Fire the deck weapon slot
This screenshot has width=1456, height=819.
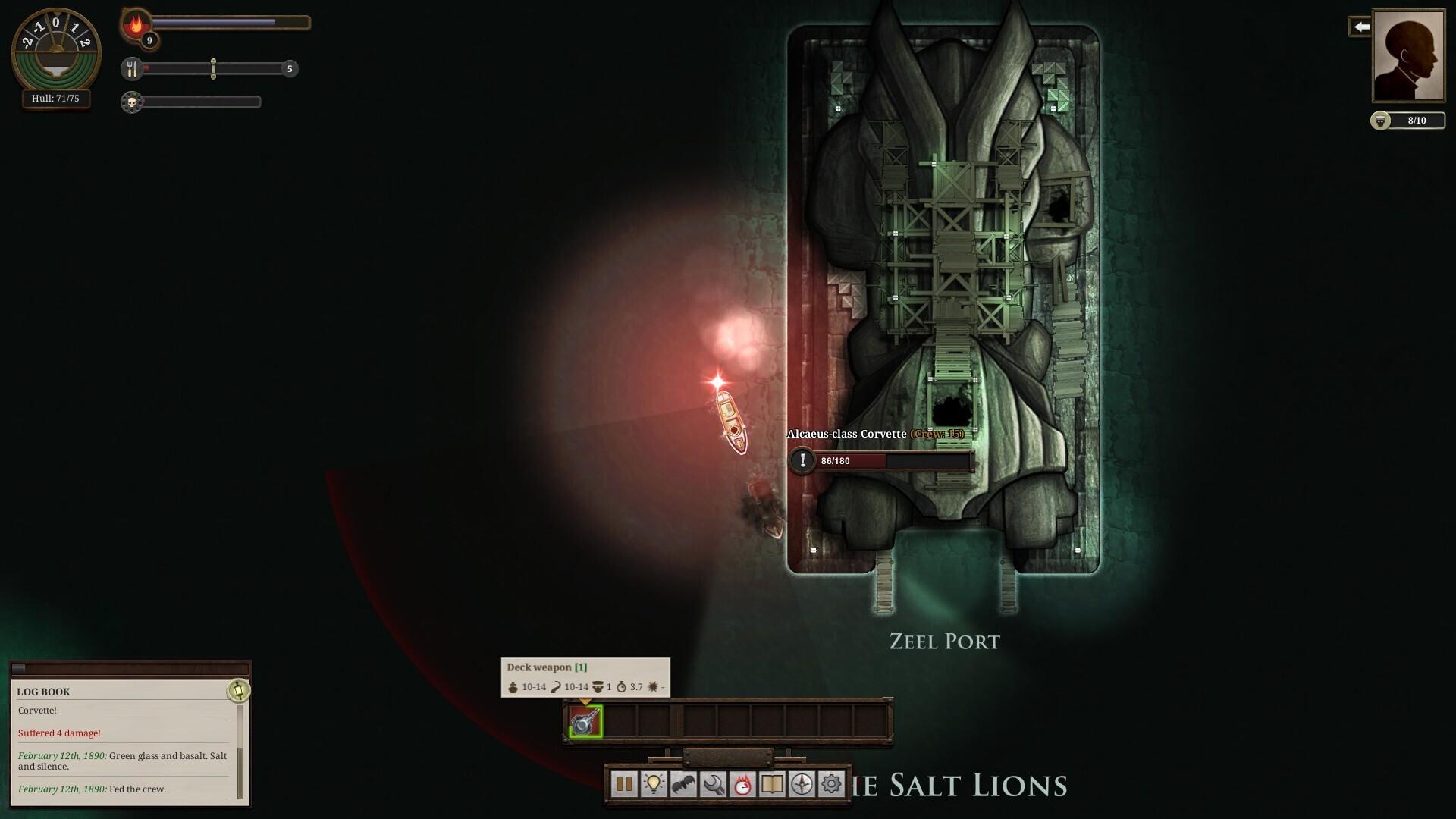coord(585,721)
